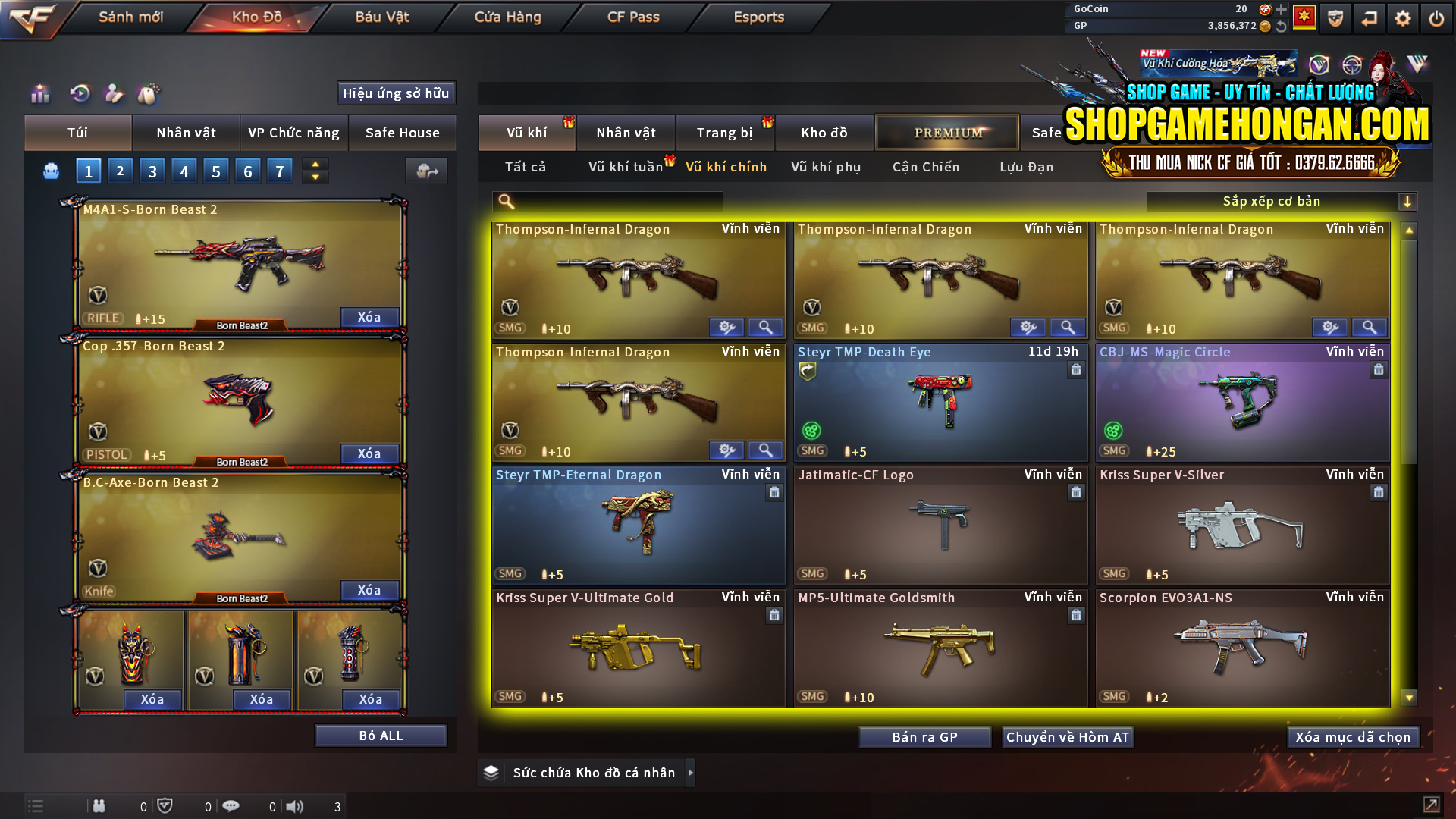Click the wrench enhance icon on Thompson-Infernal Dragon card
The height and width of the screenshot is (819, 1456).
click(x=727, y=328)
